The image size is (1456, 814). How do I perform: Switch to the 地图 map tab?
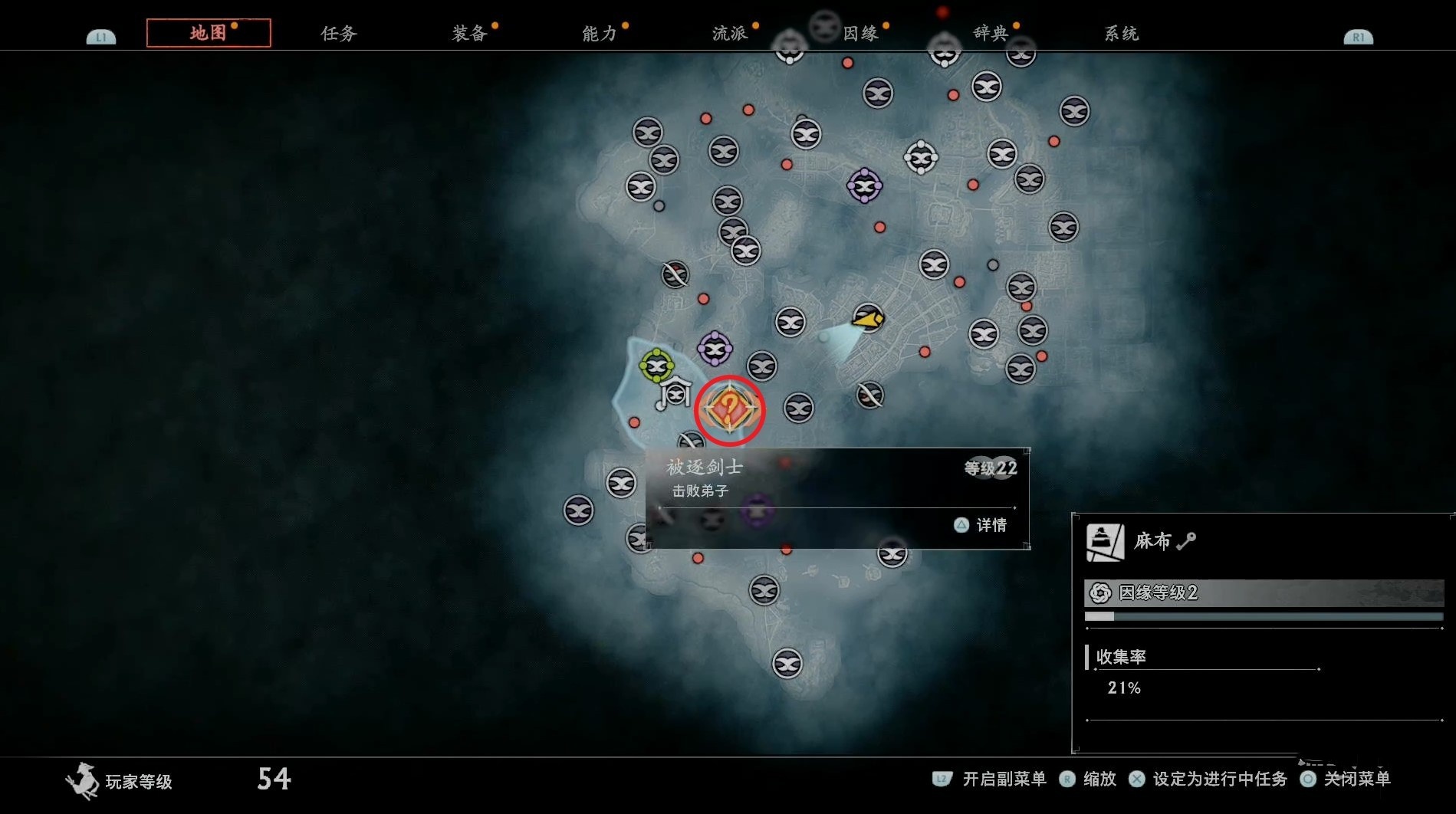209,33
